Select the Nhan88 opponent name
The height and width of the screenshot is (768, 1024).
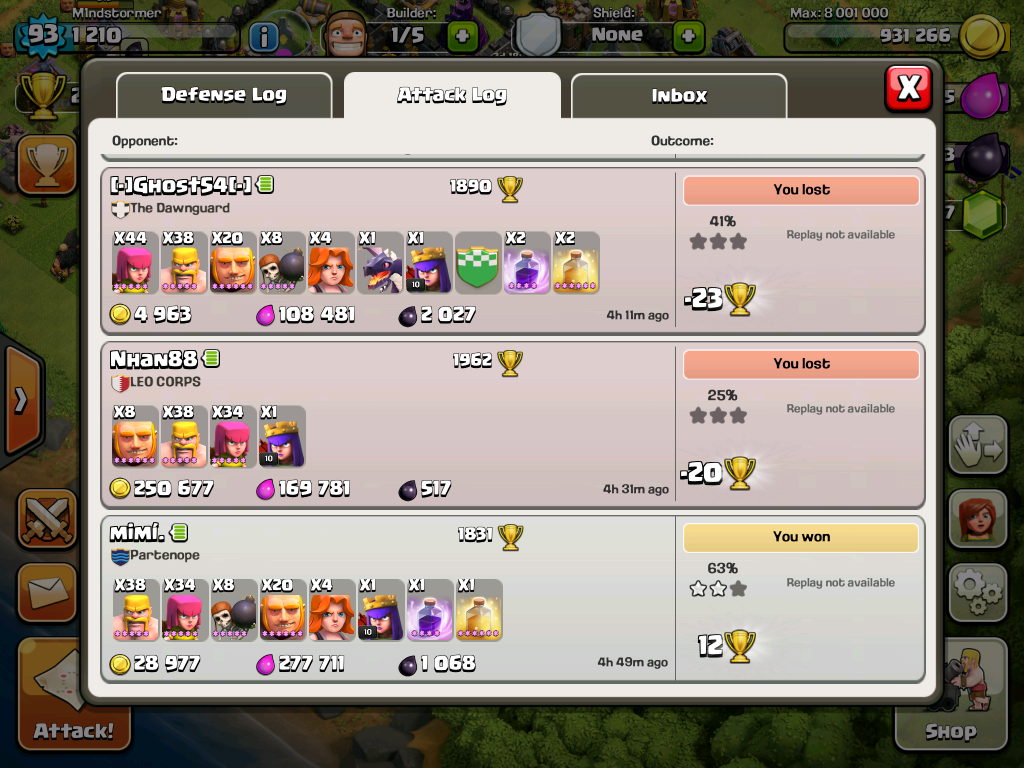pyautogui.click(x=155, y=359)
